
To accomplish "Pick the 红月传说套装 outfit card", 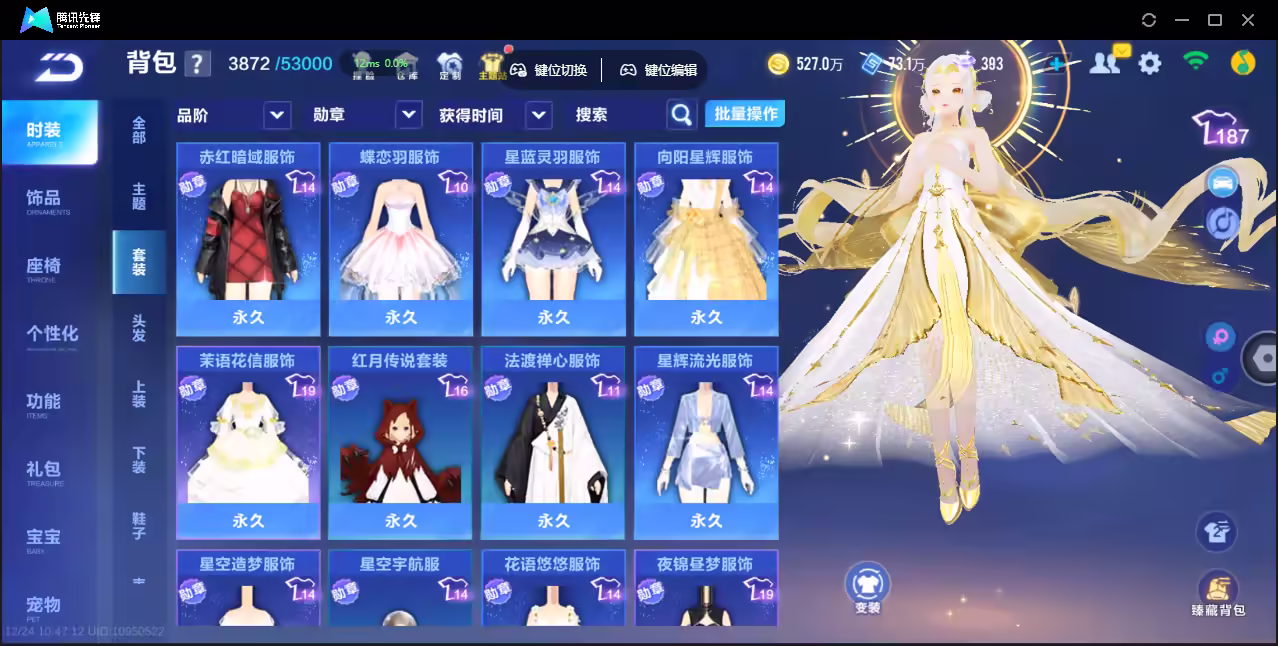I will [400, 441].
